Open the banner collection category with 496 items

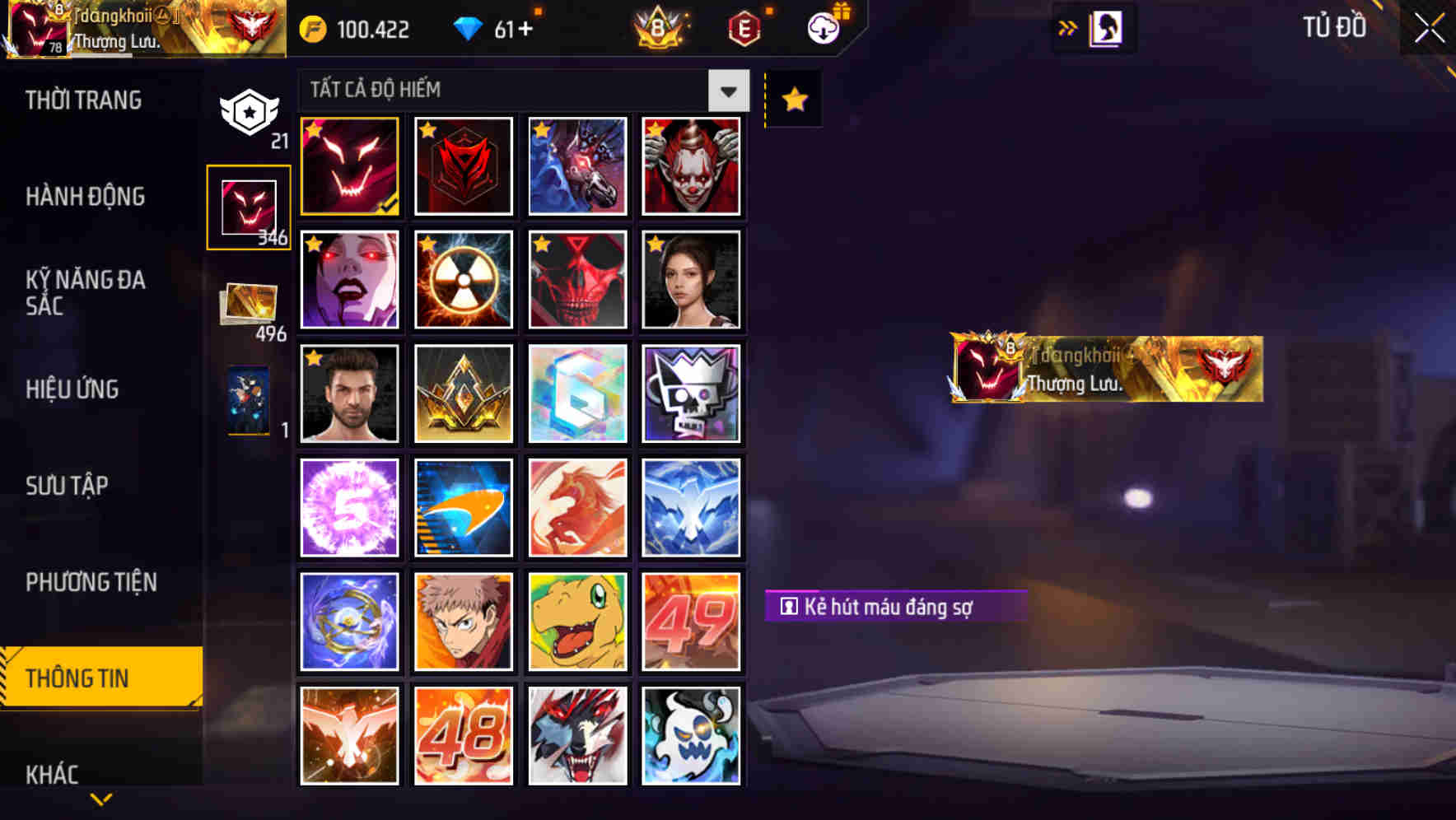pyautogui.click(x=248, y=305)
